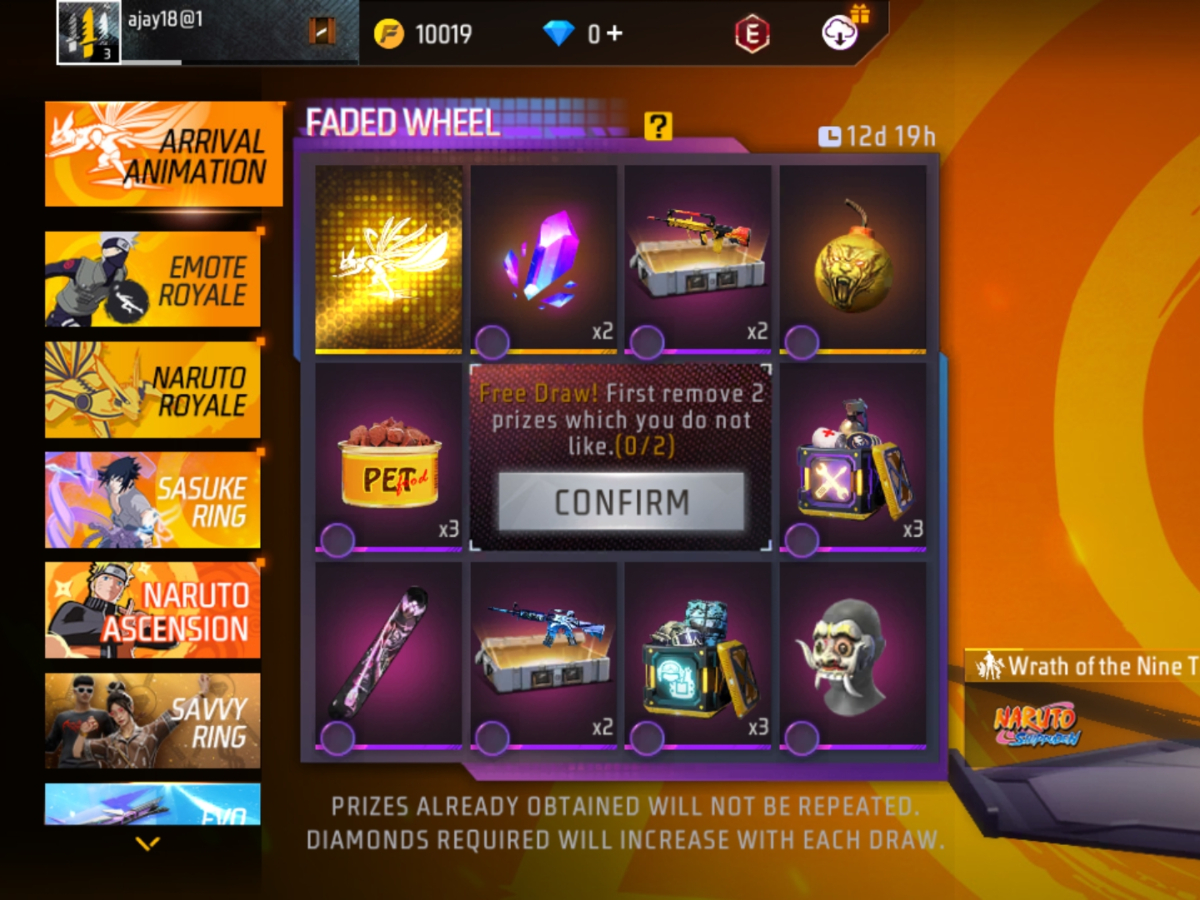1200x900 pixels.
Task: Add diamonds with the plus button
Action: (x=614, y=33)
